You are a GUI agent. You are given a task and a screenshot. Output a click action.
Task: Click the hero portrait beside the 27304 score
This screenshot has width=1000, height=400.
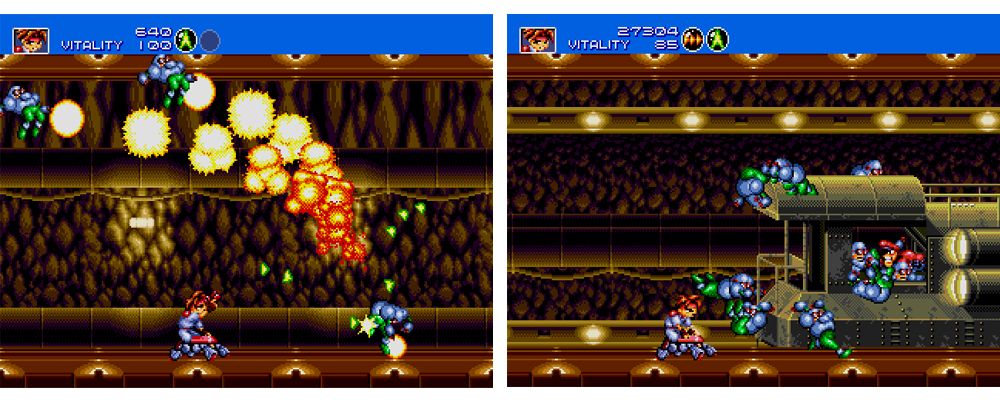point(538,40)
